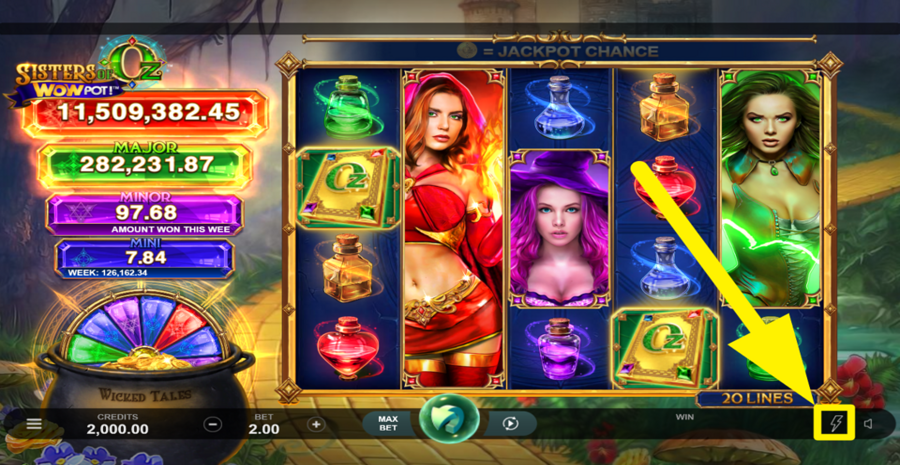Increase the bet with the plus button

coord(316,424)
